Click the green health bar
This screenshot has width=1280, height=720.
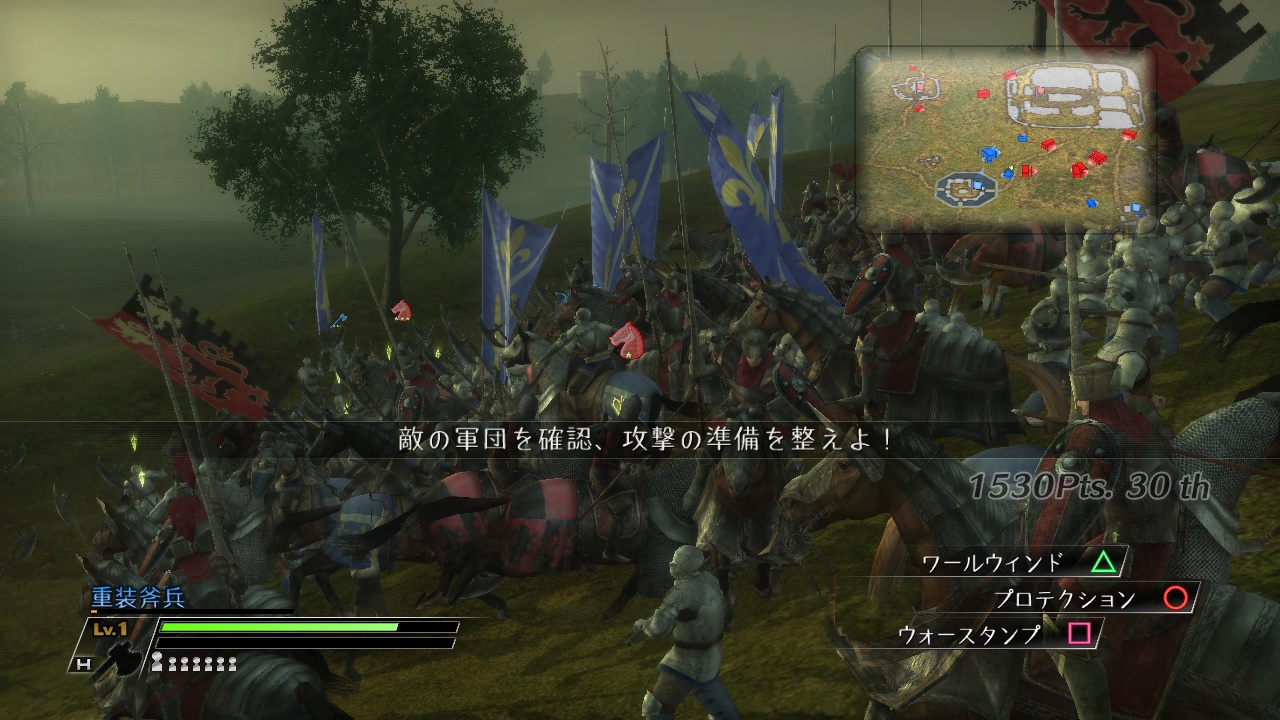280,628
